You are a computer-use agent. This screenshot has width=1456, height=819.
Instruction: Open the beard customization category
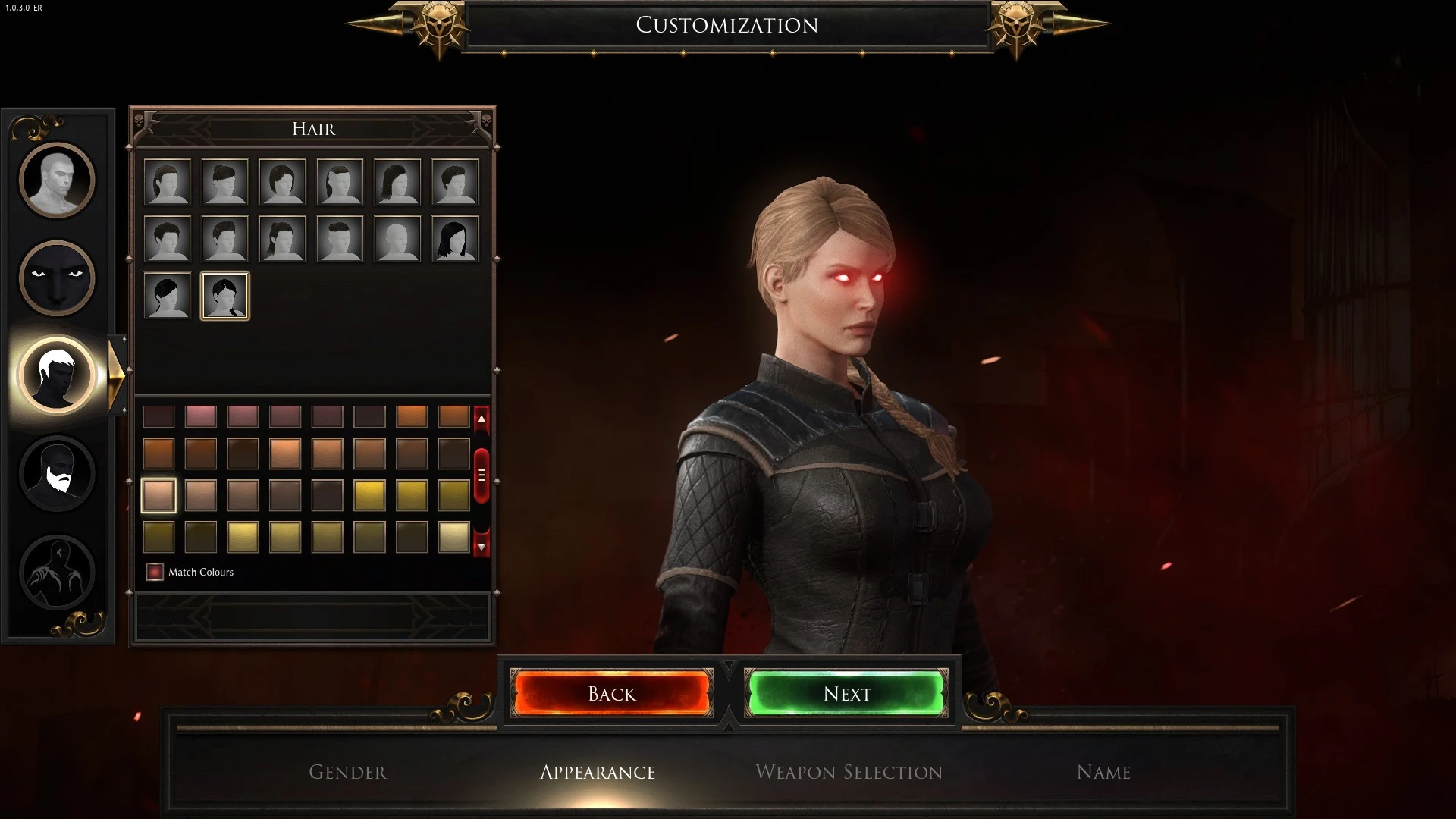coord(57,473)
